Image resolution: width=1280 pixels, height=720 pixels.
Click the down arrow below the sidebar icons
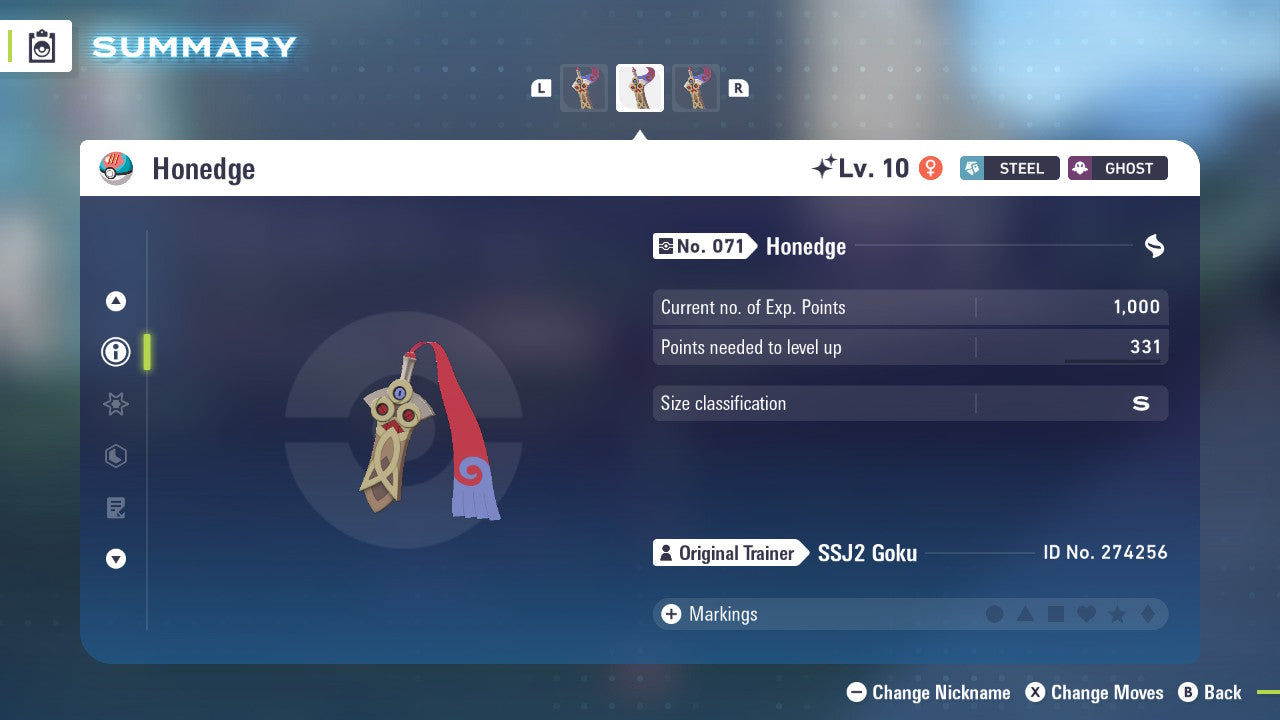115,559
